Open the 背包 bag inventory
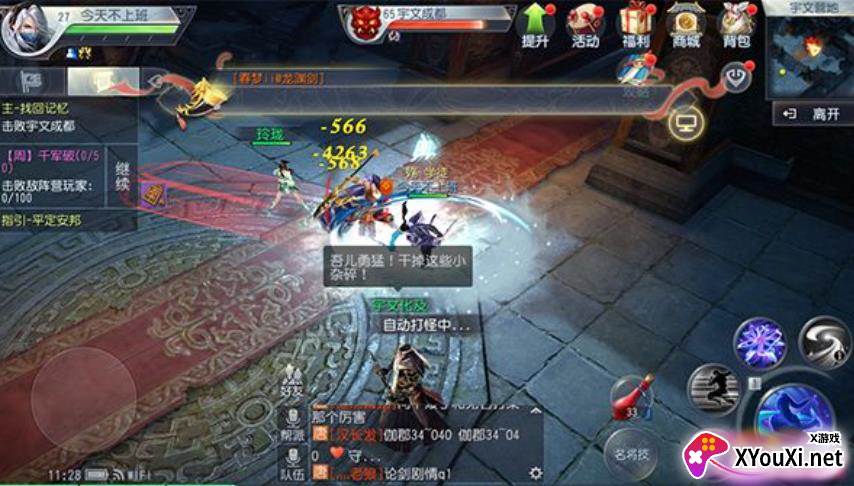 (x=737, y=24)
